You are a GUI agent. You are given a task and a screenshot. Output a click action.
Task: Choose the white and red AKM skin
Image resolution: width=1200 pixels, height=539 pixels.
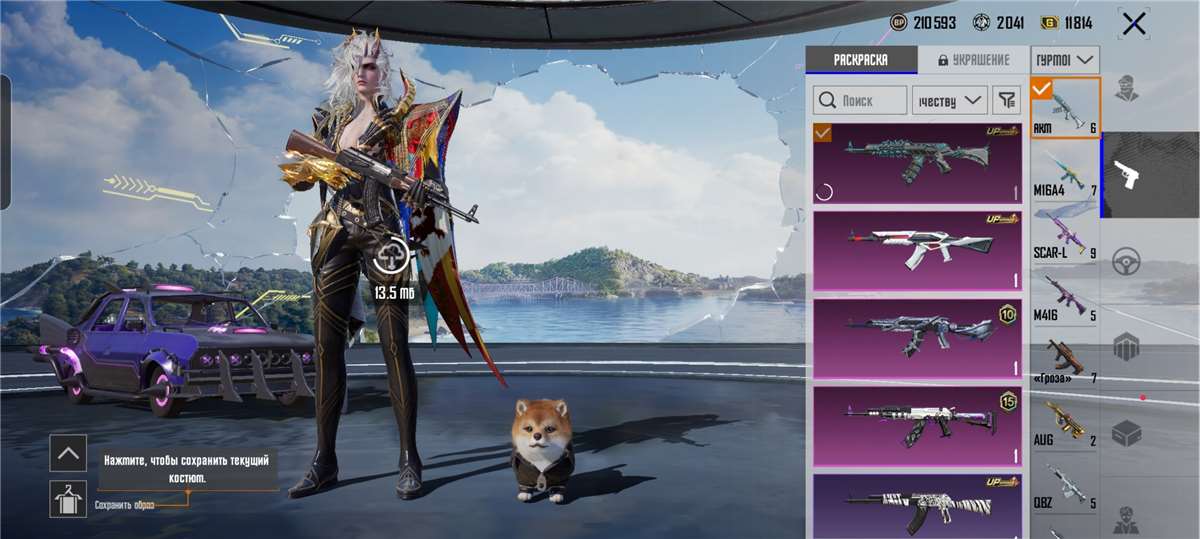tap(916, 249)
